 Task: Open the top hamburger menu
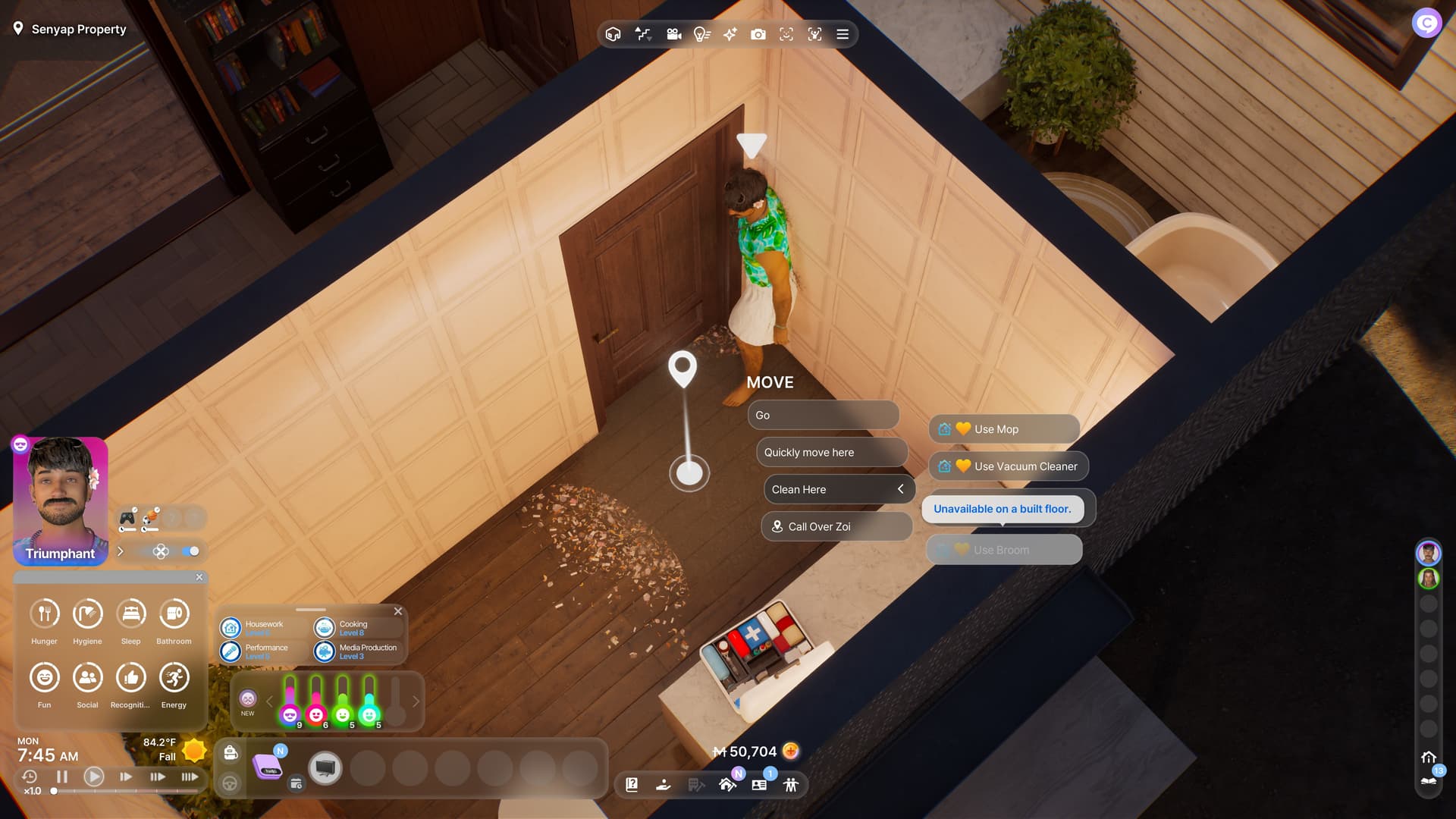[x=843, y=34]
